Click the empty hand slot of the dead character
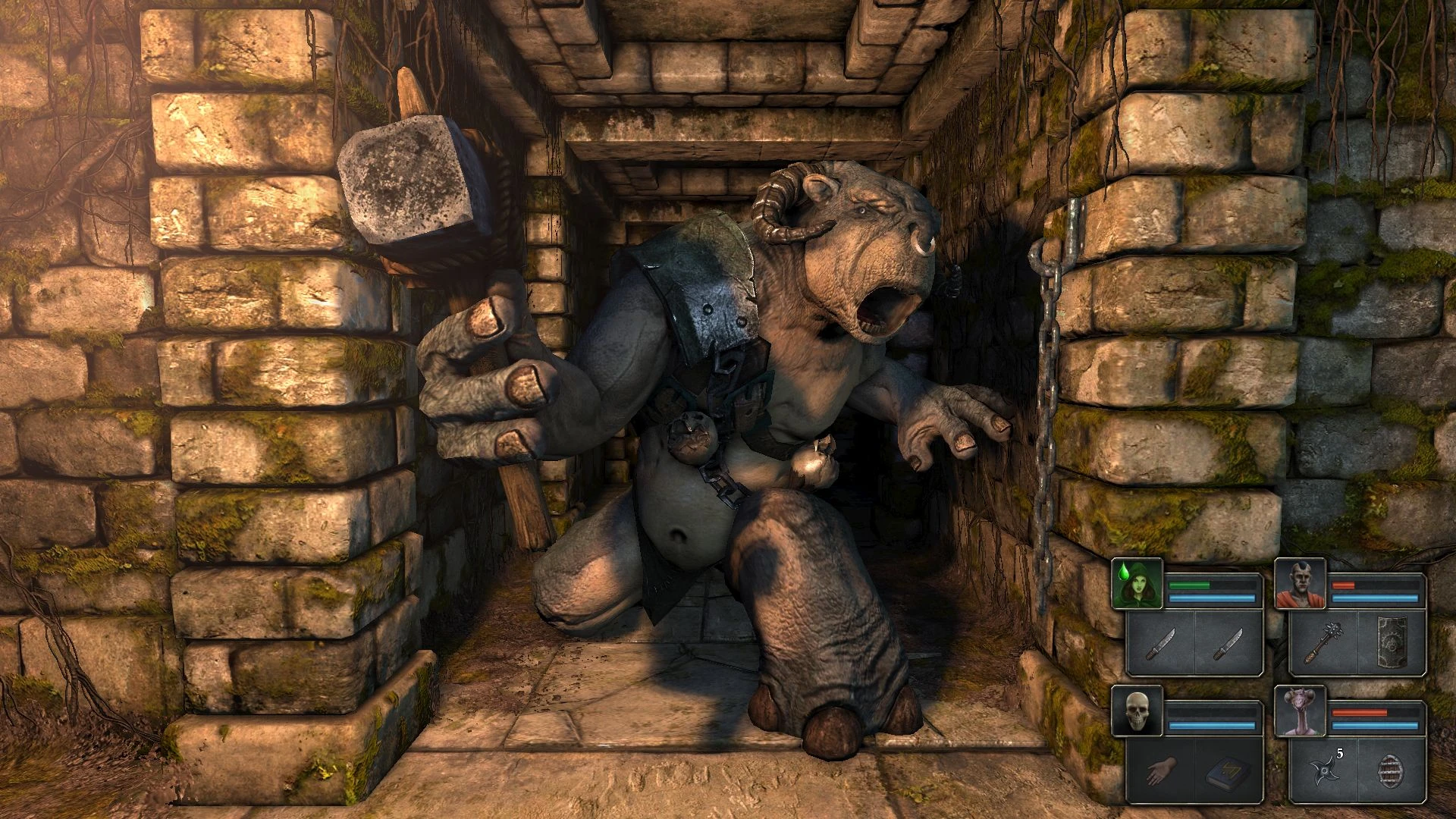The width and height of the screenshot is (1456, 819). [1161, 771]
